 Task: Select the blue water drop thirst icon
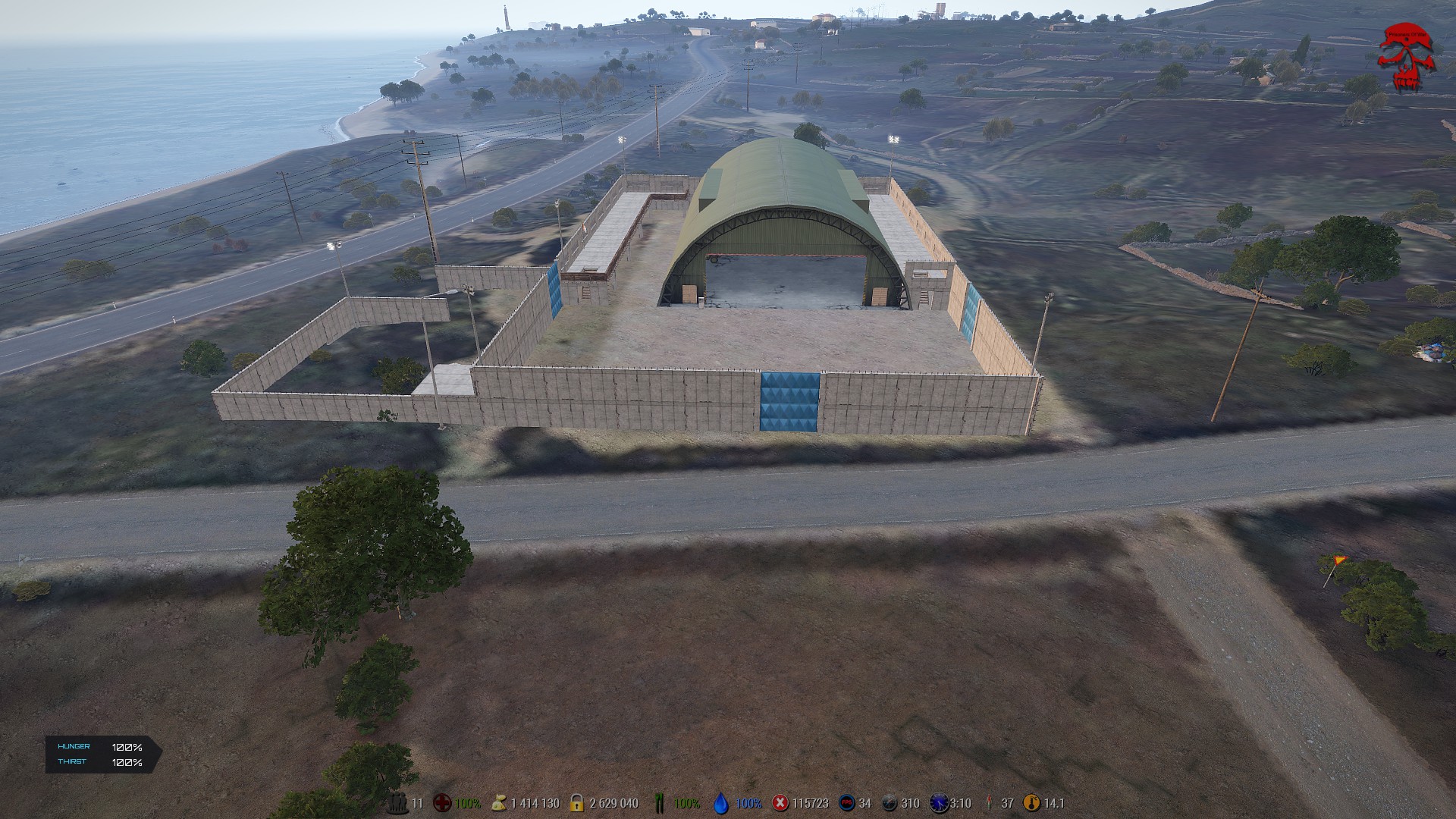(x=721, y=803)
